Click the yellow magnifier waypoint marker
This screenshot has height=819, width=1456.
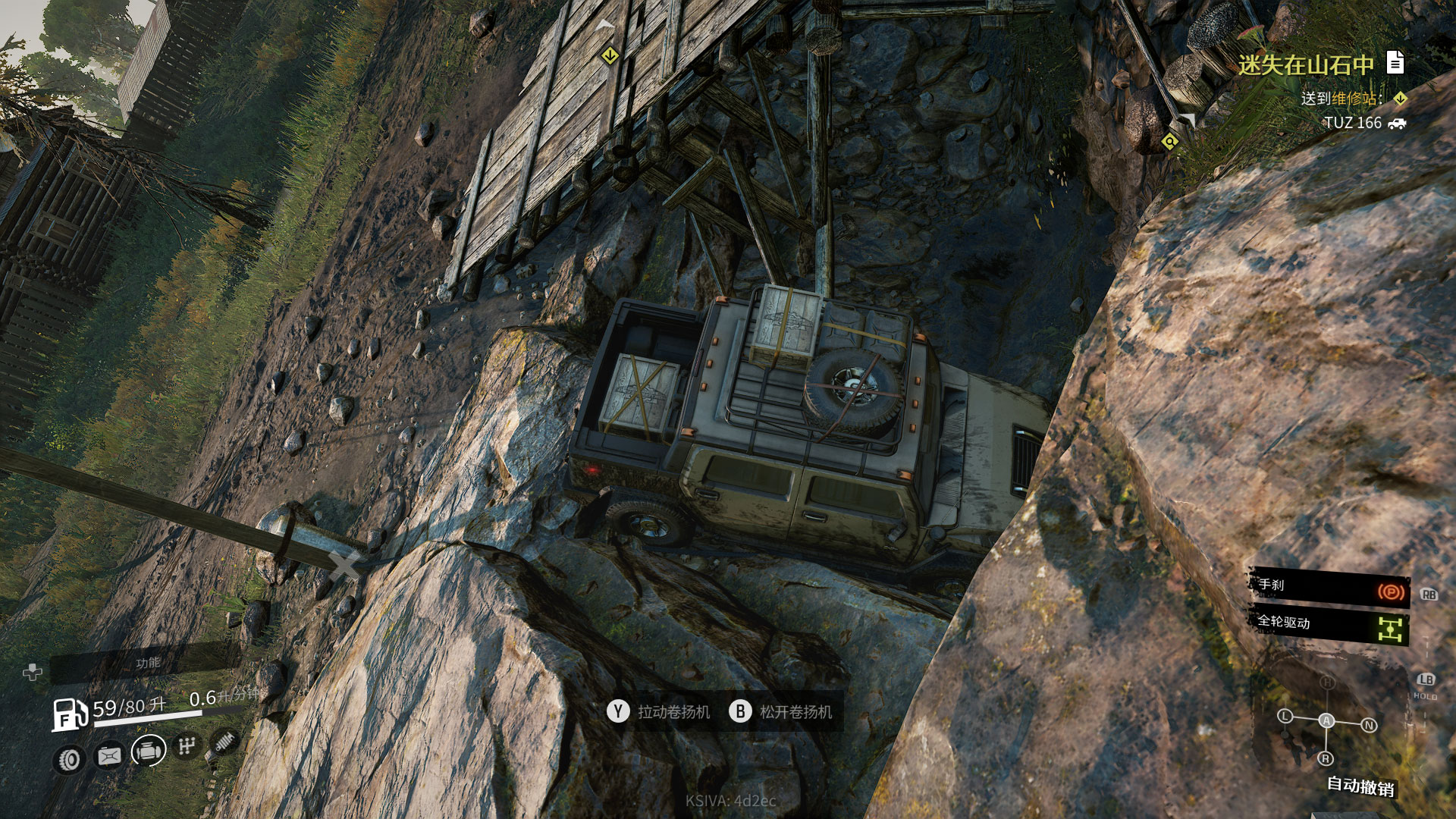[1170, 142]
